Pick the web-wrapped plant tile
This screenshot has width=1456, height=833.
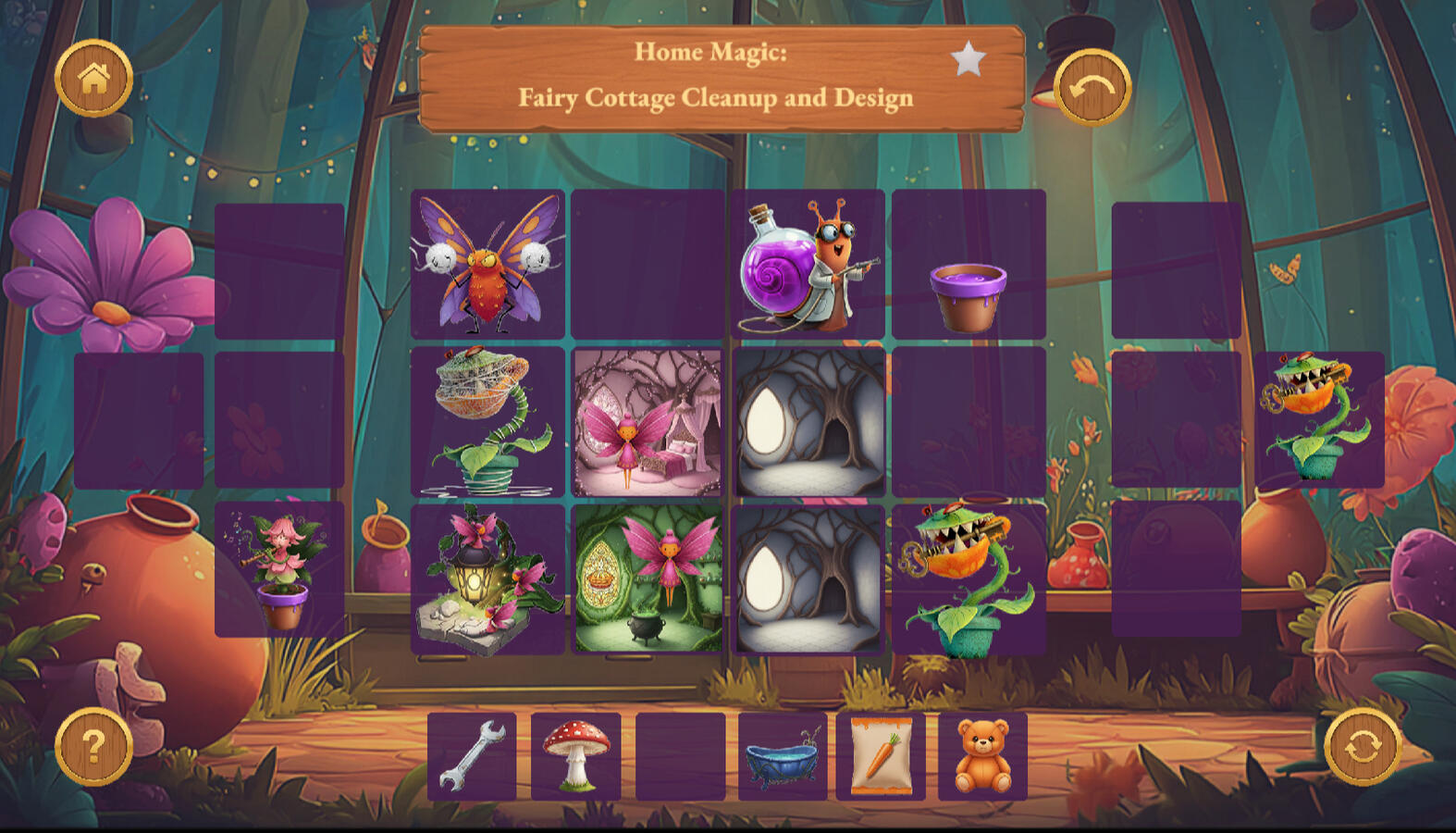487,422
